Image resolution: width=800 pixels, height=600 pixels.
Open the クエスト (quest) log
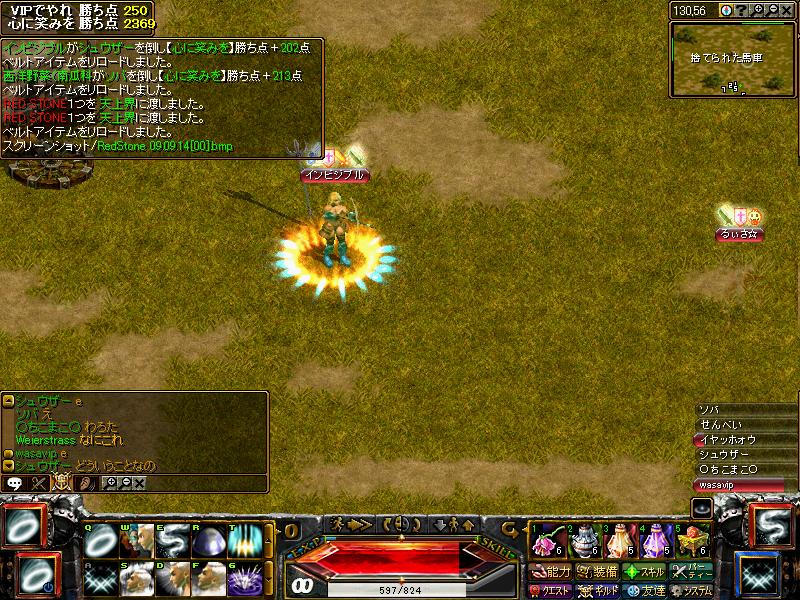click(x=551, y=591)
